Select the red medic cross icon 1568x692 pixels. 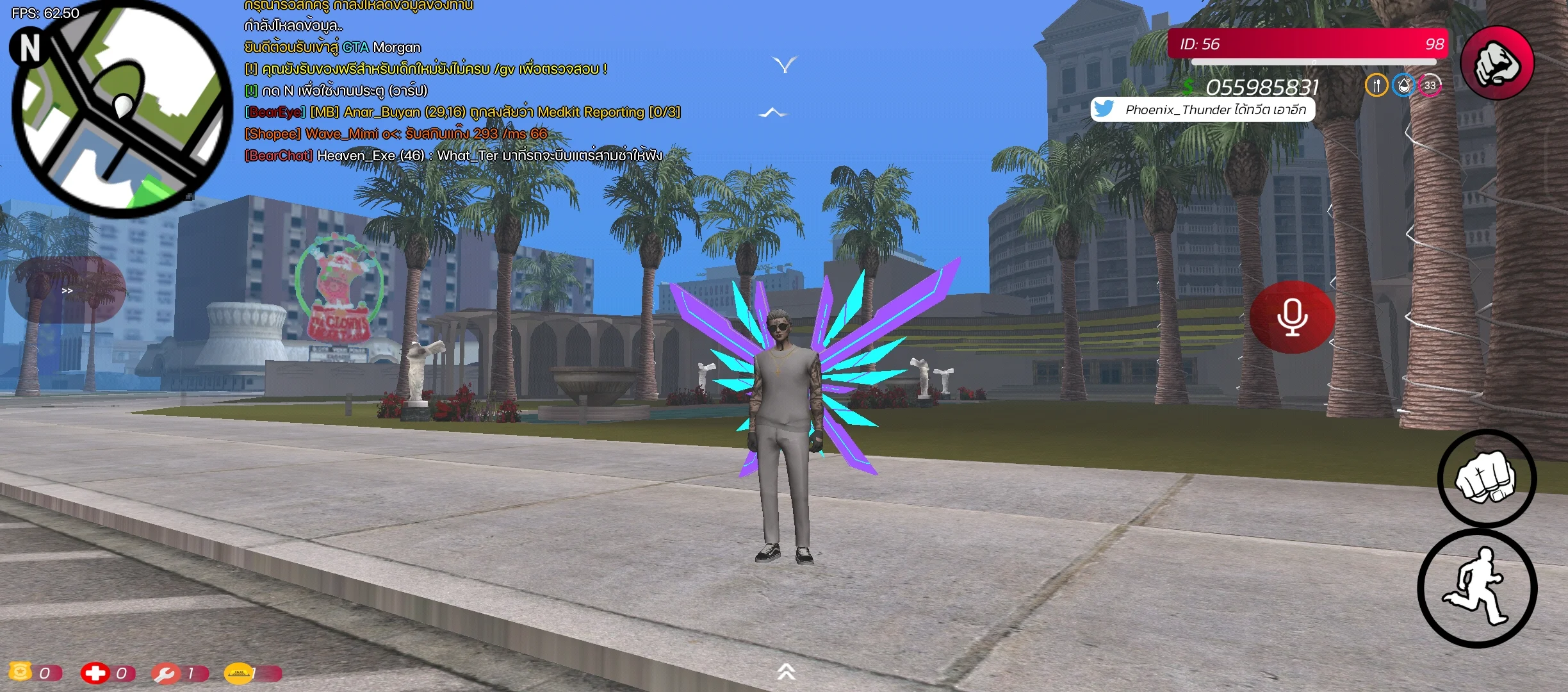point(95,673)
